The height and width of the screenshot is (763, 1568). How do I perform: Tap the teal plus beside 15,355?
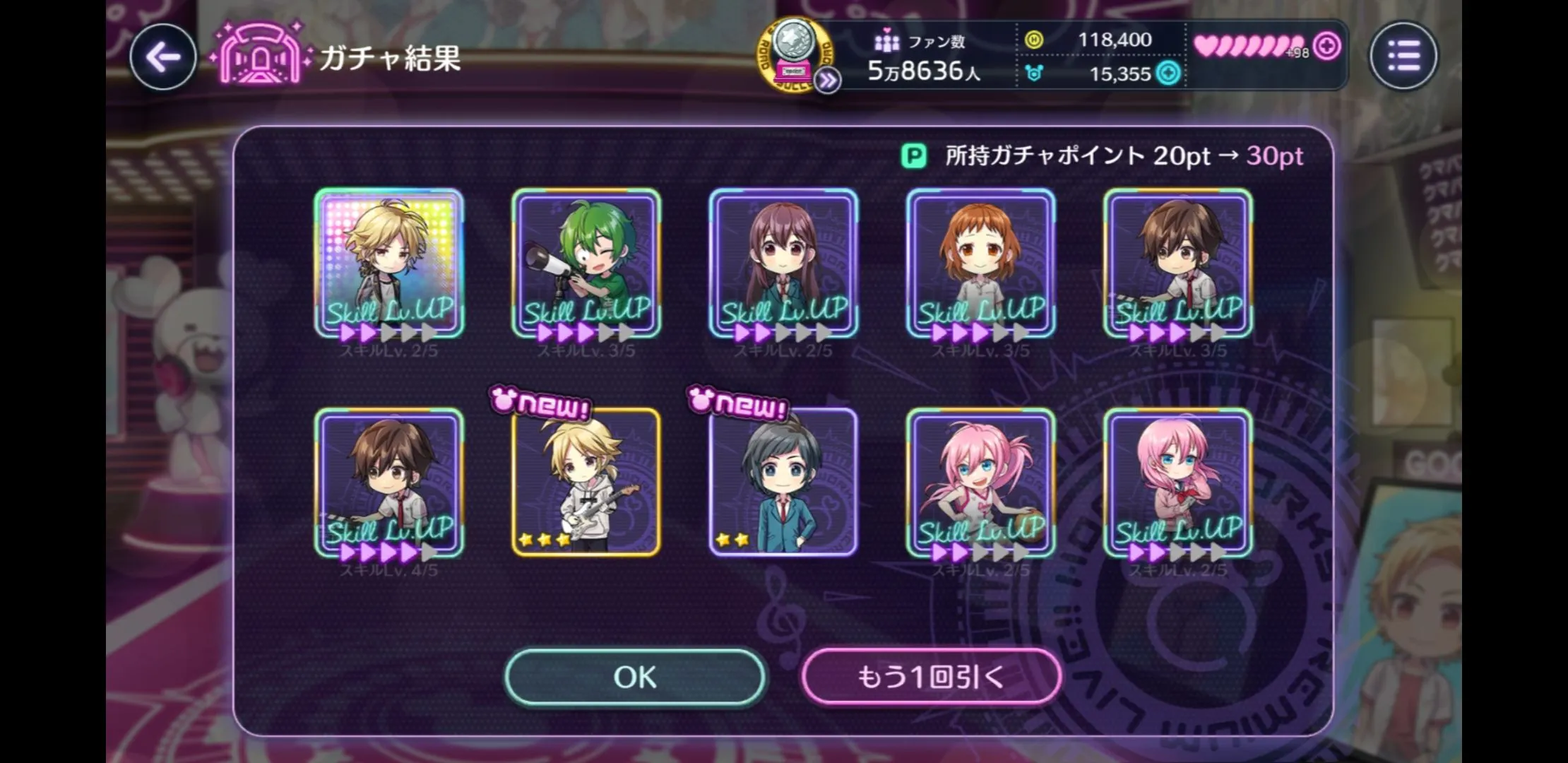point(1169,73)
